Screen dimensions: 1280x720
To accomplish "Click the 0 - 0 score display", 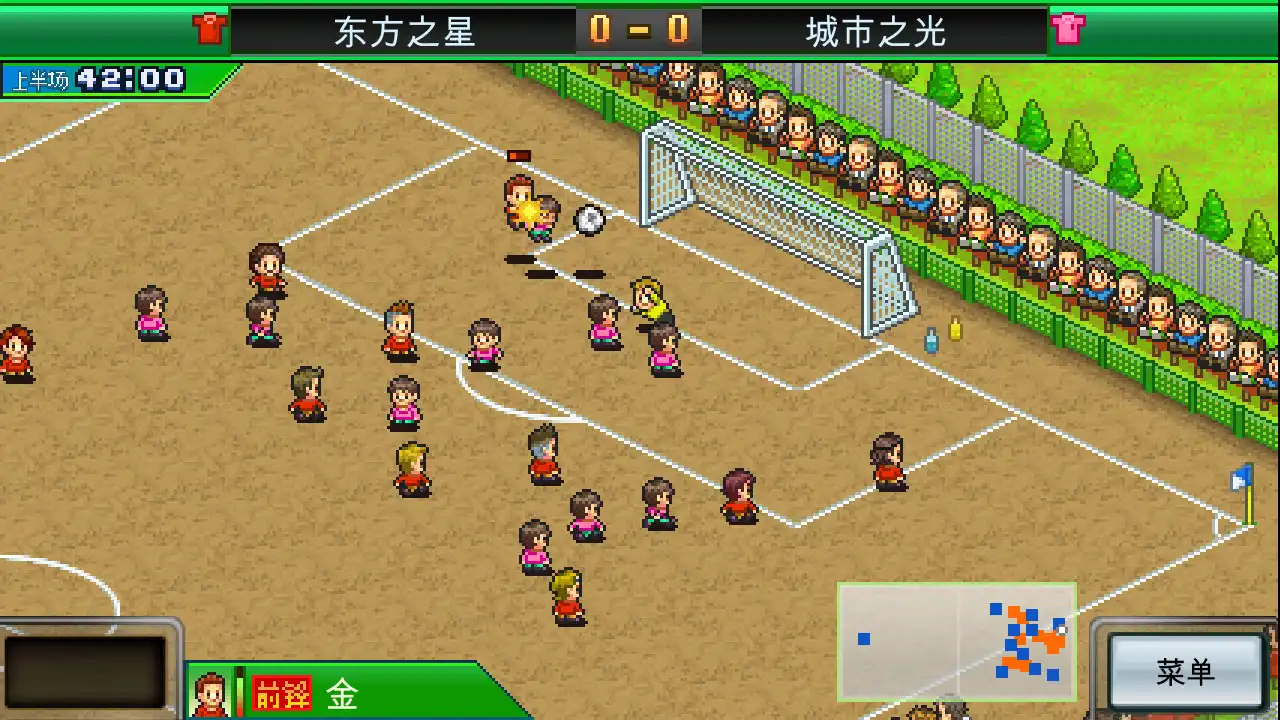I will tap(640, 30).
